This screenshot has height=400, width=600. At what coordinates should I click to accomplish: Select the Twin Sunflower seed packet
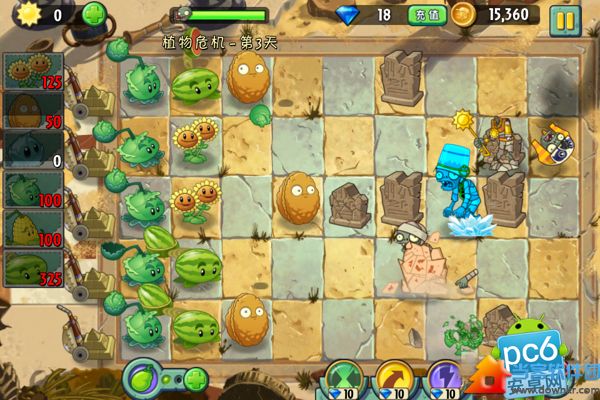tap(30, 71)
